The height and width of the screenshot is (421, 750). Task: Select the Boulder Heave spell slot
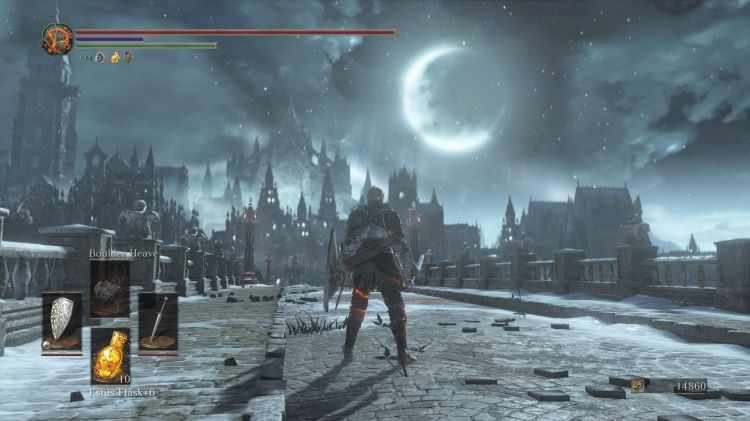pos(109,287)
